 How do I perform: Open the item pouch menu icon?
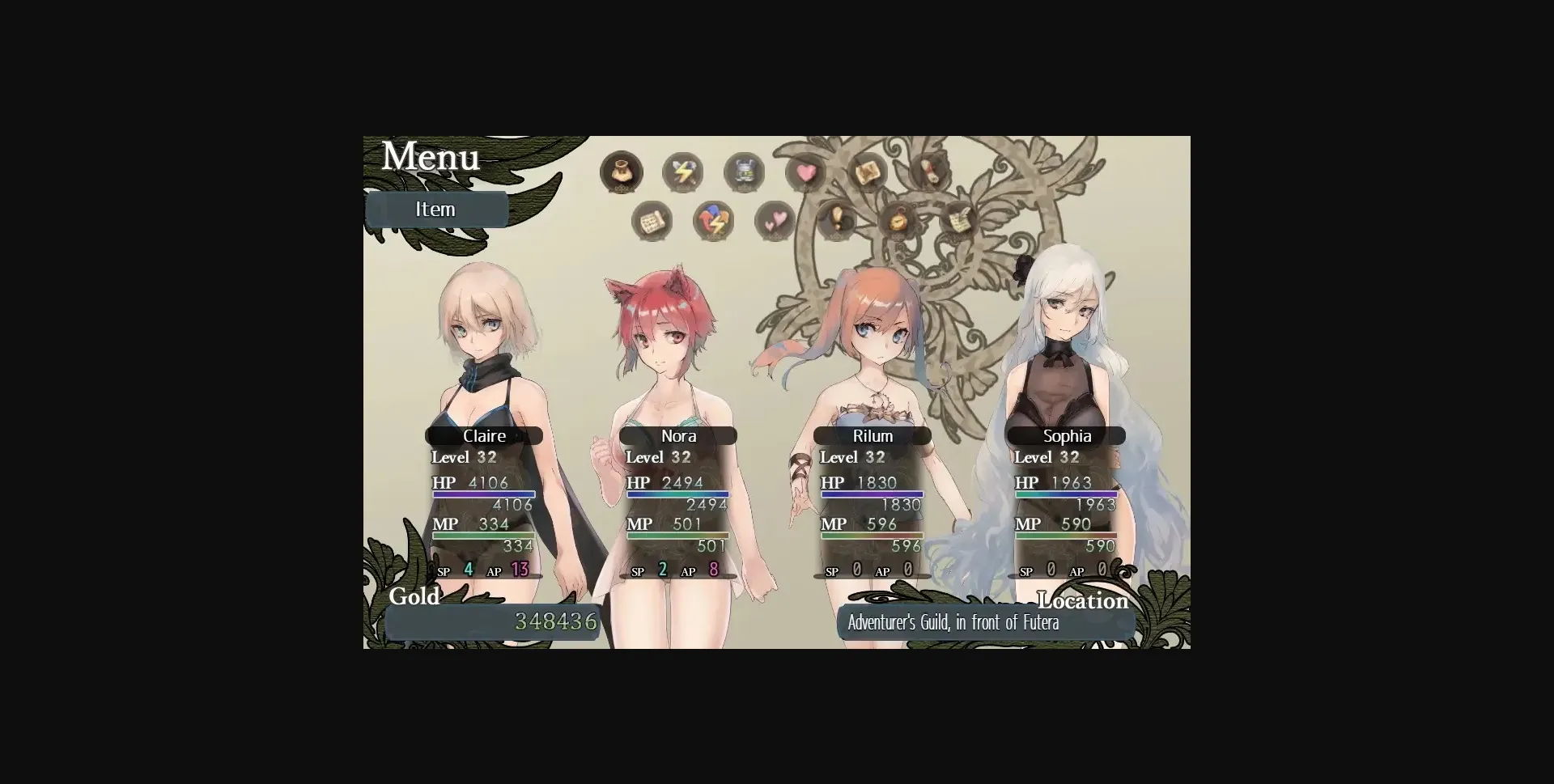[x=623, y=172]
